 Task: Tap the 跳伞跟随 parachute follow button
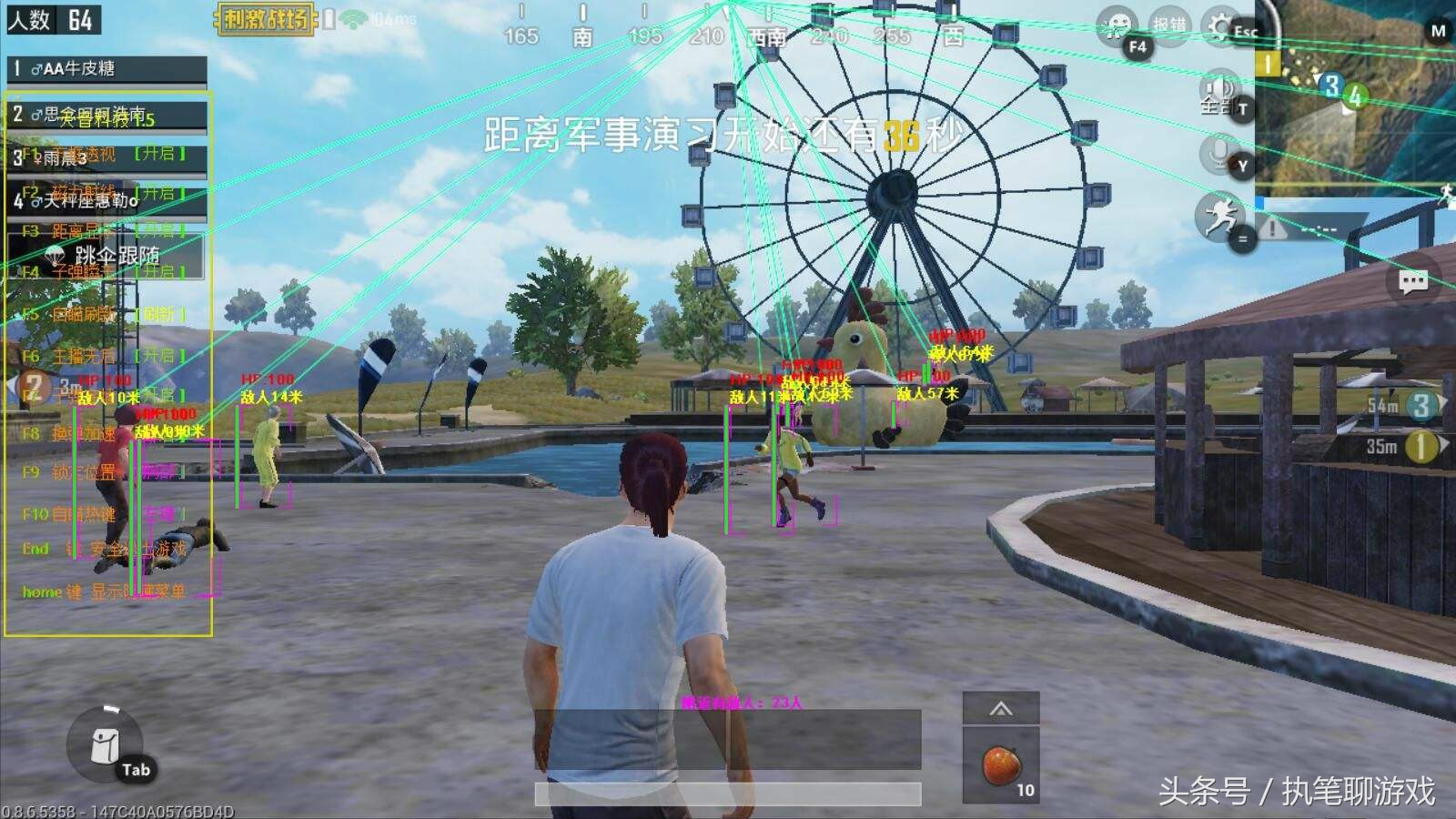pos(106,254)
